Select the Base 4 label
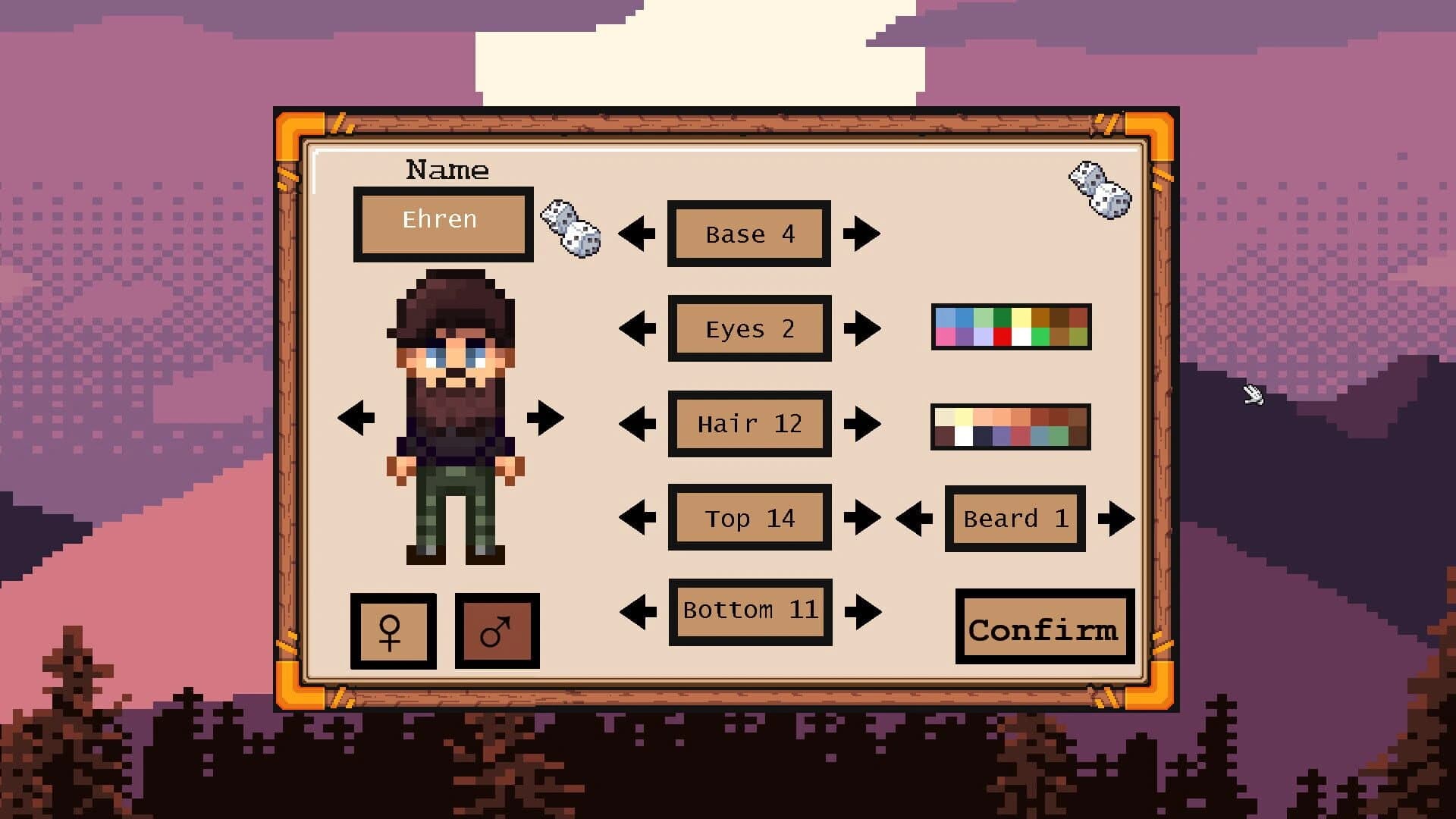 pos(748,234)
